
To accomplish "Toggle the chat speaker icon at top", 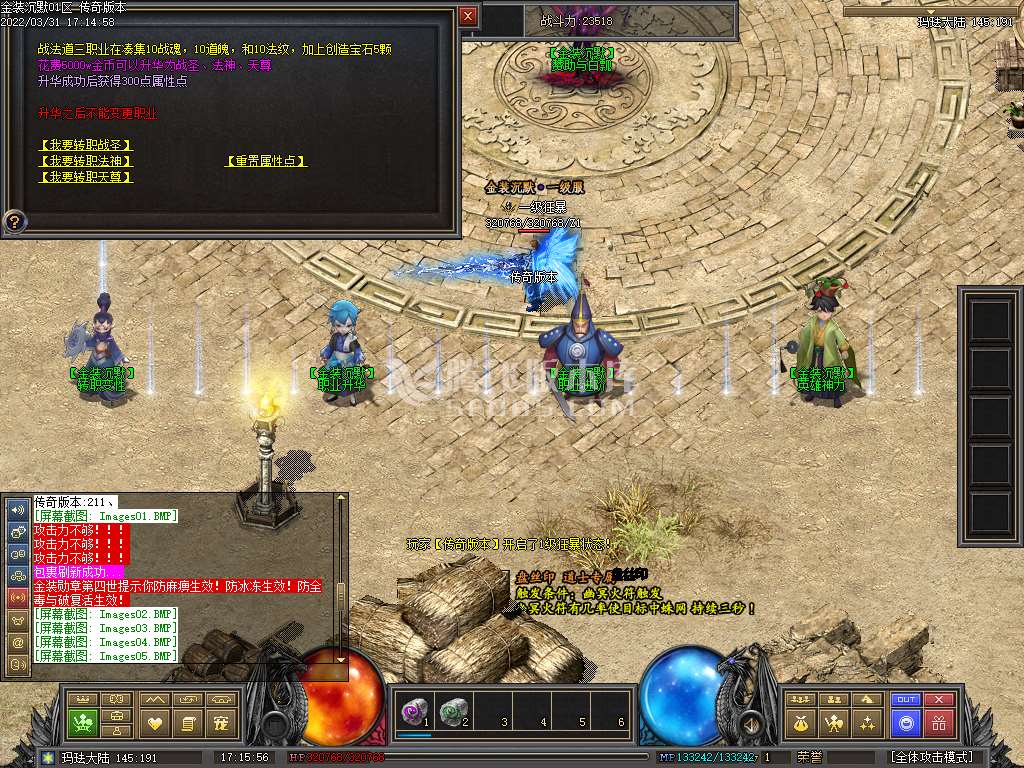I will pos(18,508).
